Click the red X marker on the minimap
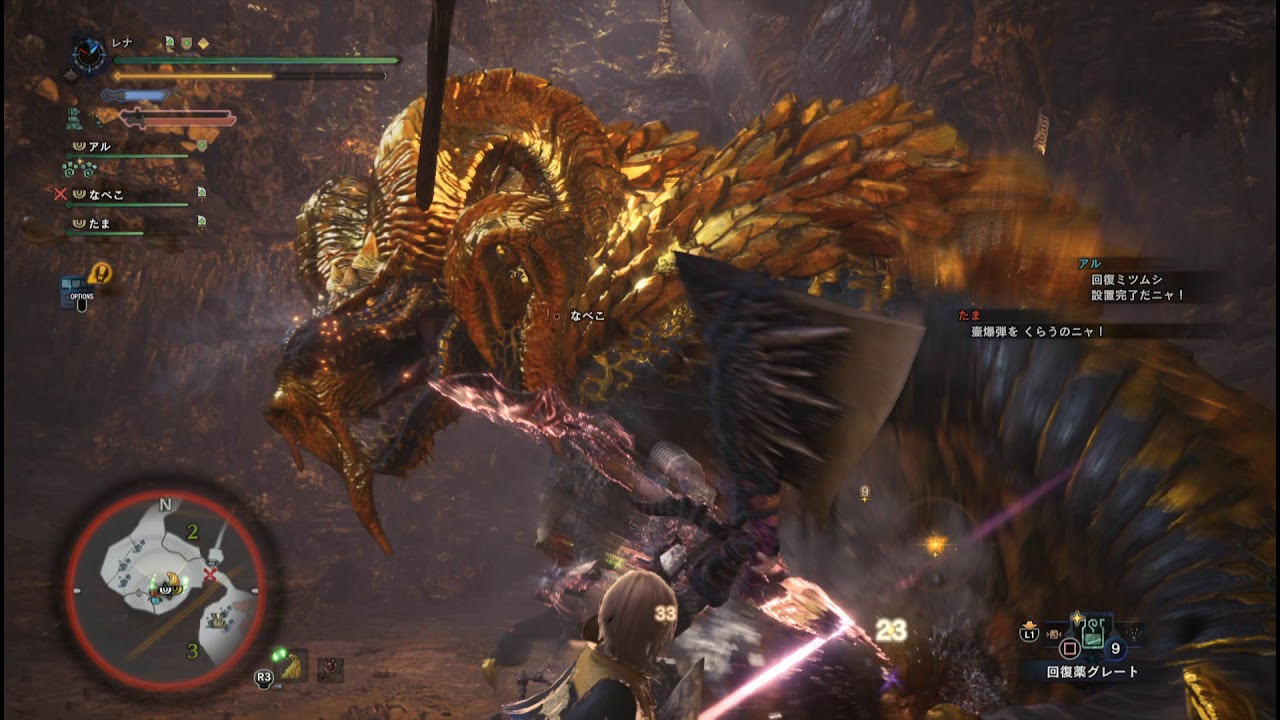Screen dimensions: 1280x720 tap(210, 574)
